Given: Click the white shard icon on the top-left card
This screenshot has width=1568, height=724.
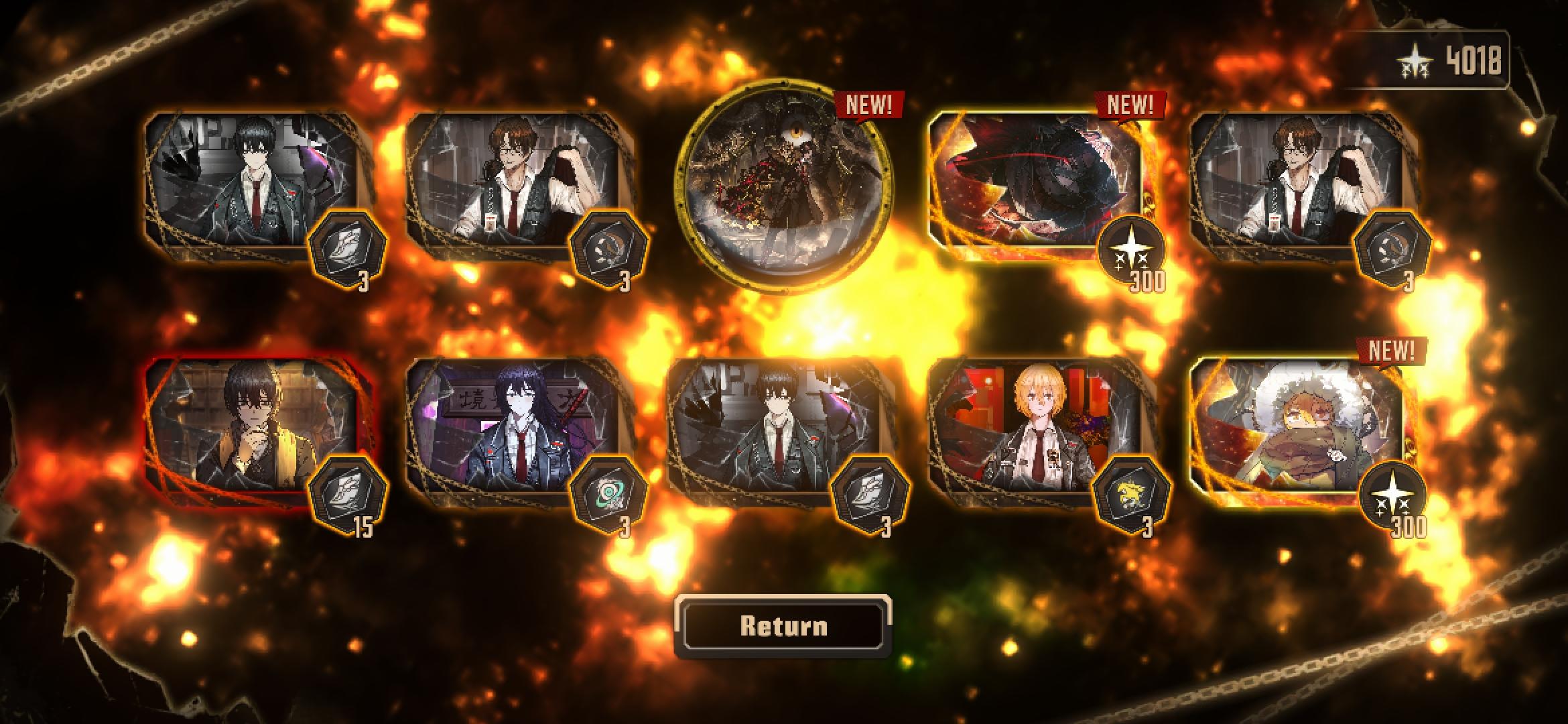Looking at the screenshot, I should [x=348, y=247].
